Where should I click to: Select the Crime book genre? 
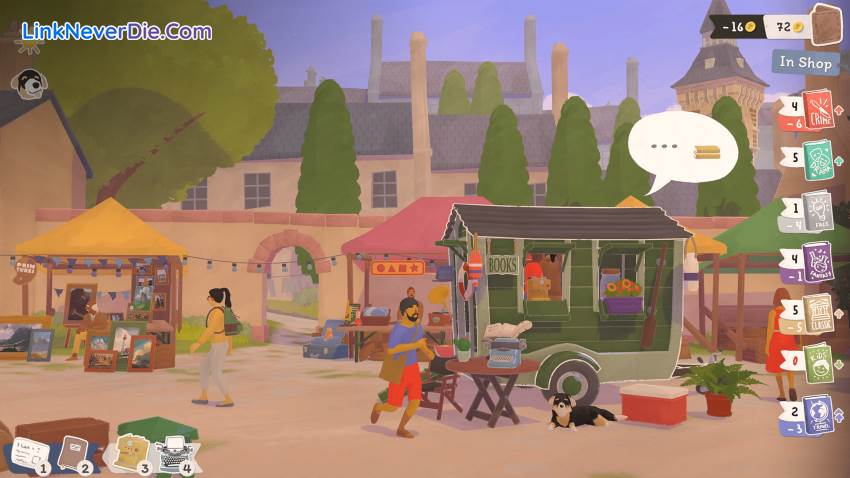click(x=817, y=108)
